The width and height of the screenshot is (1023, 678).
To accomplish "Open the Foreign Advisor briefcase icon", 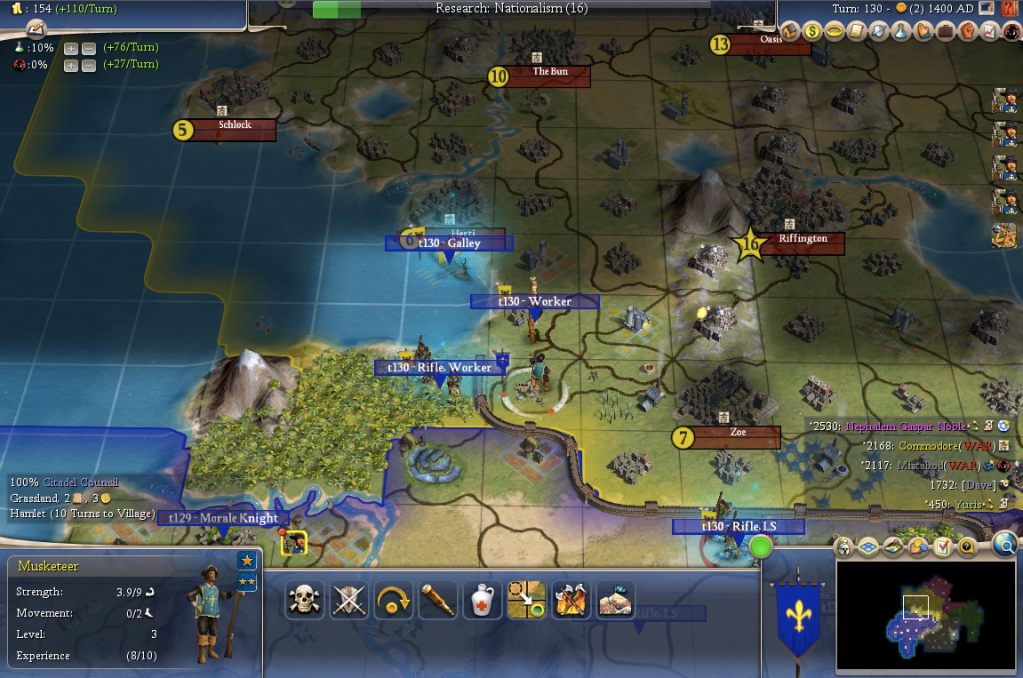I will pos(945,31).
